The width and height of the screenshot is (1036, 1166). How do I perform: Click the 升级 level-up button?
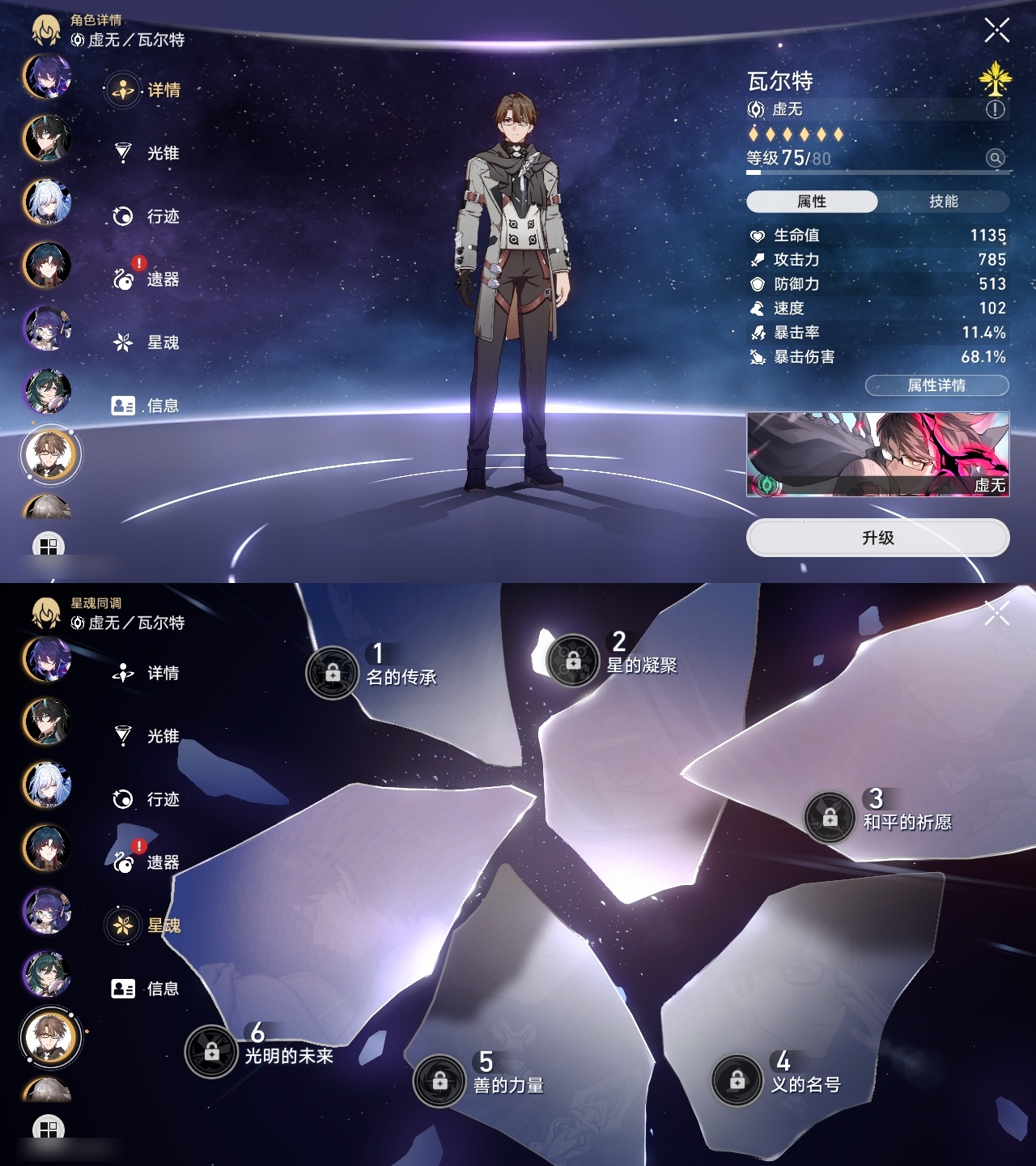877,538
